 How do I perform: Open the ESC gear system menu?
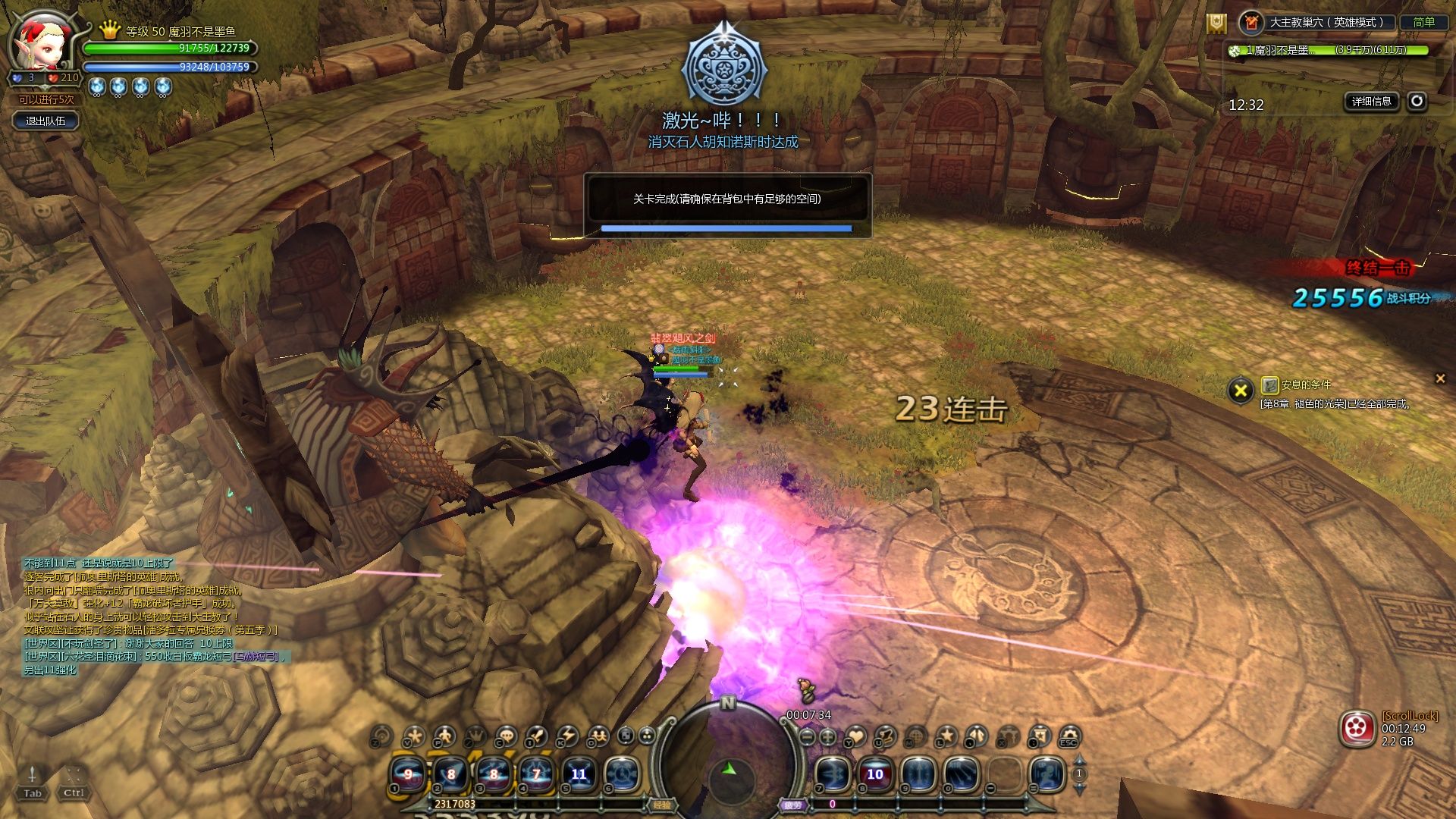point(1069,736)
